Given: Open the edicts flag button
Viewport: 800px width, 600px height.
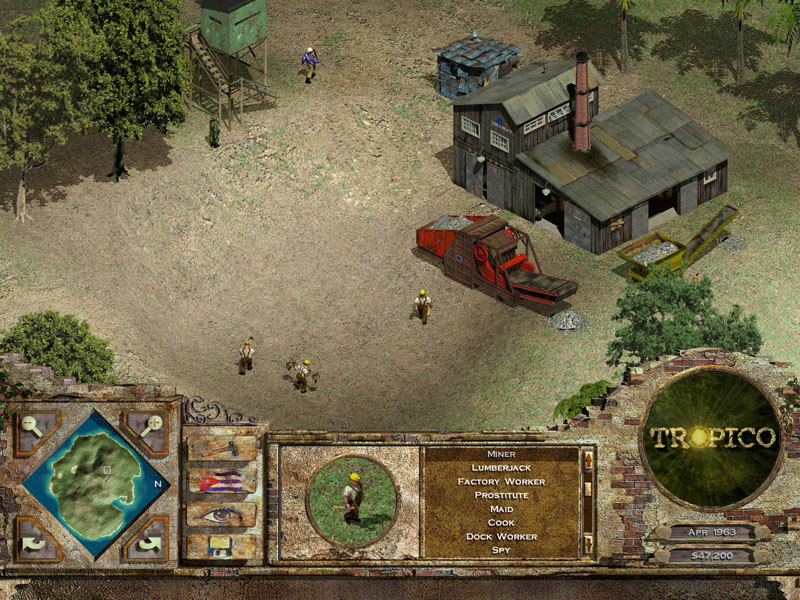Looking at the screenshot, I should tap(221, 482).
